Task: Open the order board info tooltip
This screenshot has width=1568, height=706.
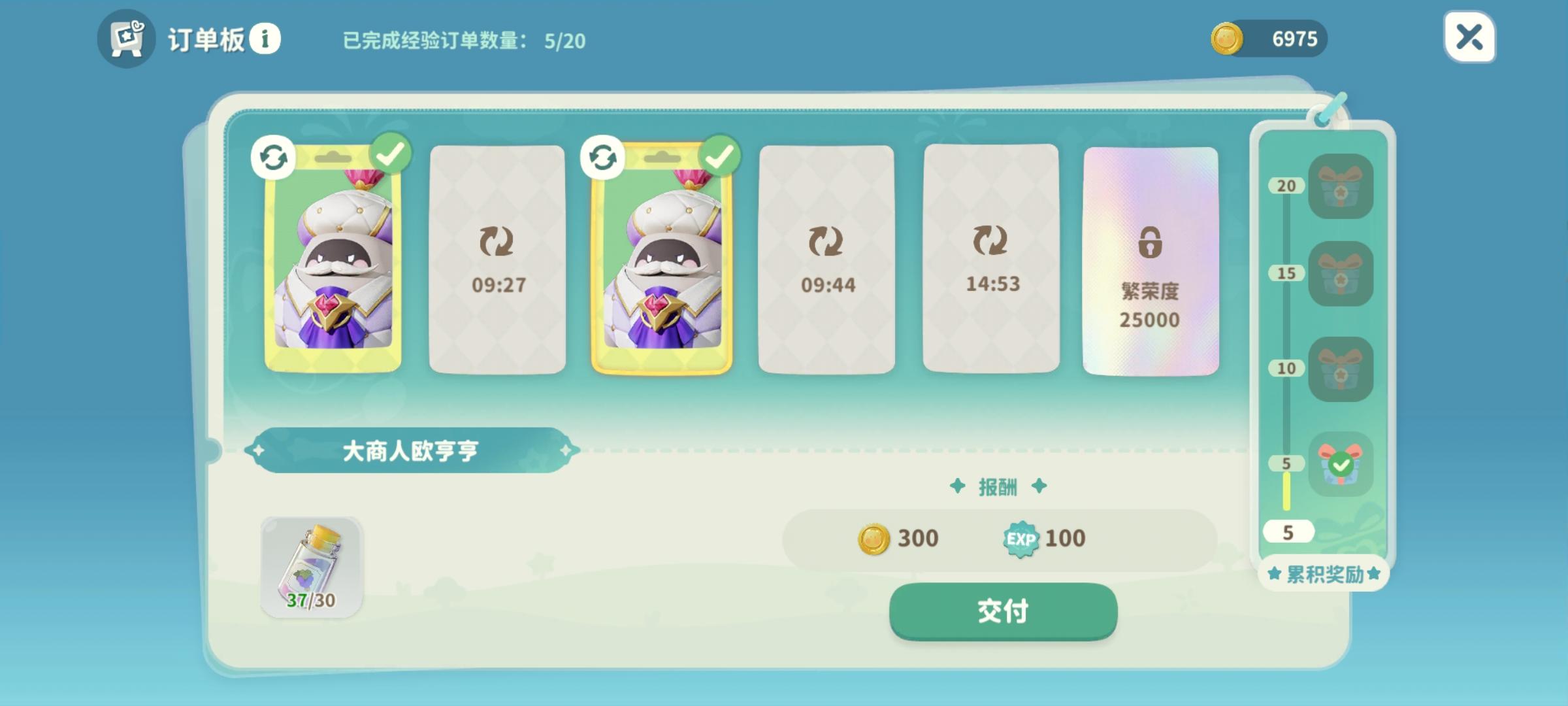Action: [267, 39]
